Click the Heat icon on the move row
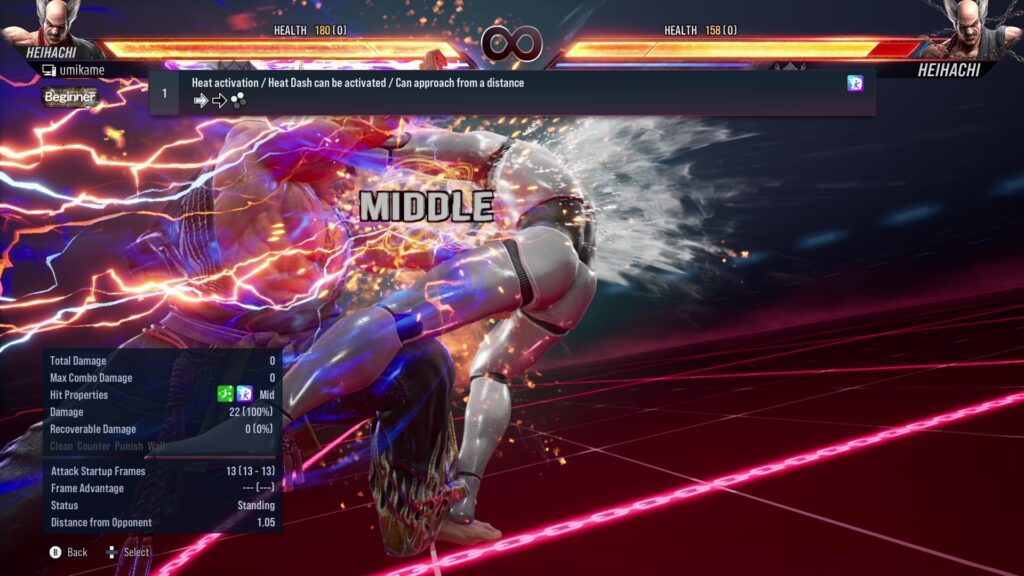 click(855, 83)
